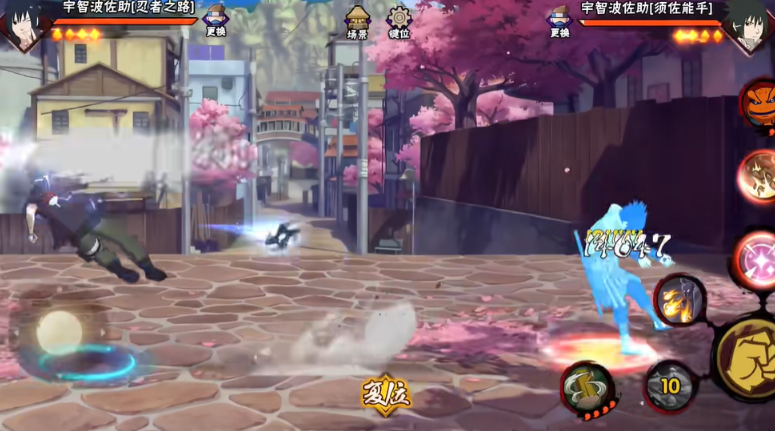Tap the skill showing cooldown 10

[669, 386]
